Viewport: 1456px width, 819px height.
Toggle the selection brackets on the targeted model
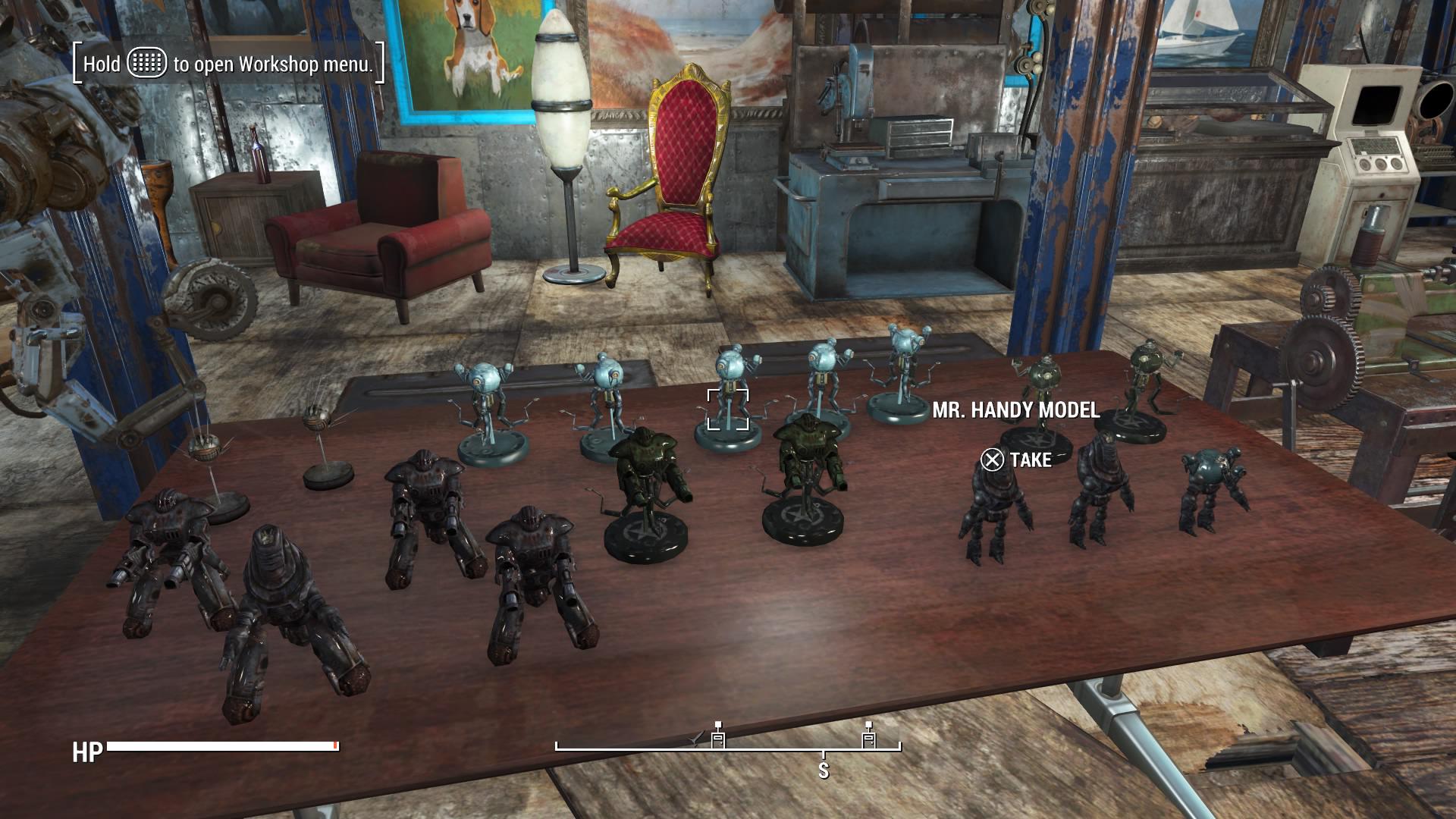[x=729, y=409]
